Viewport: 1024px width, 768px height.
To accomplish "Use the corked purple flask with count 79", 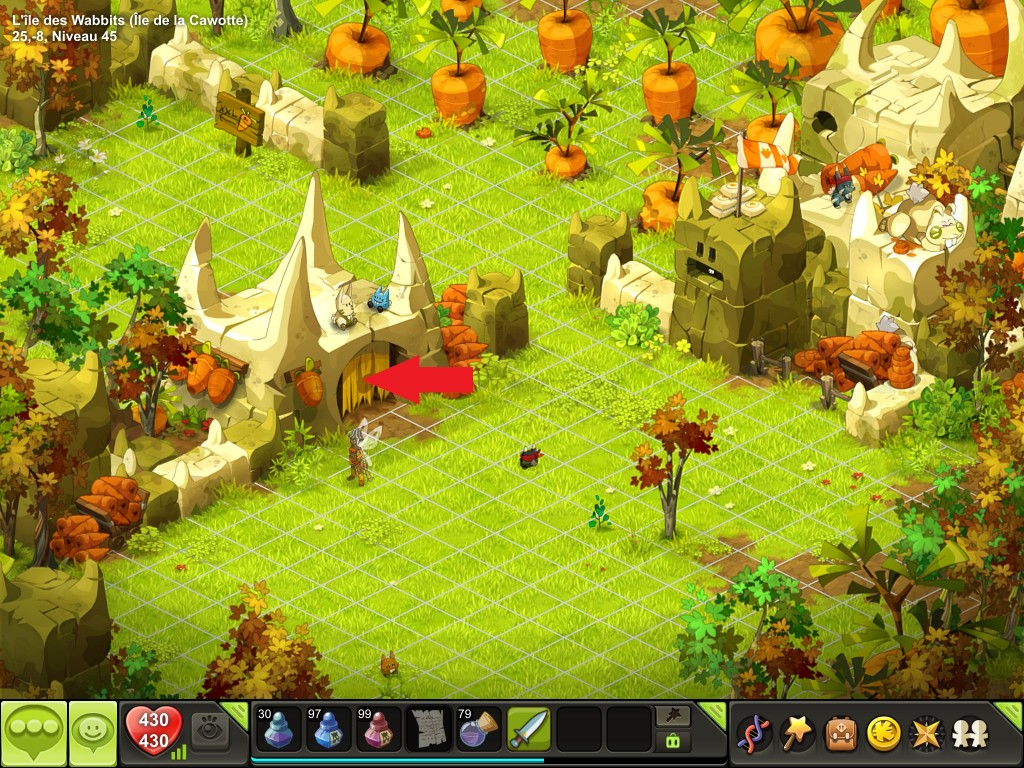I will (x=479, y=729).
